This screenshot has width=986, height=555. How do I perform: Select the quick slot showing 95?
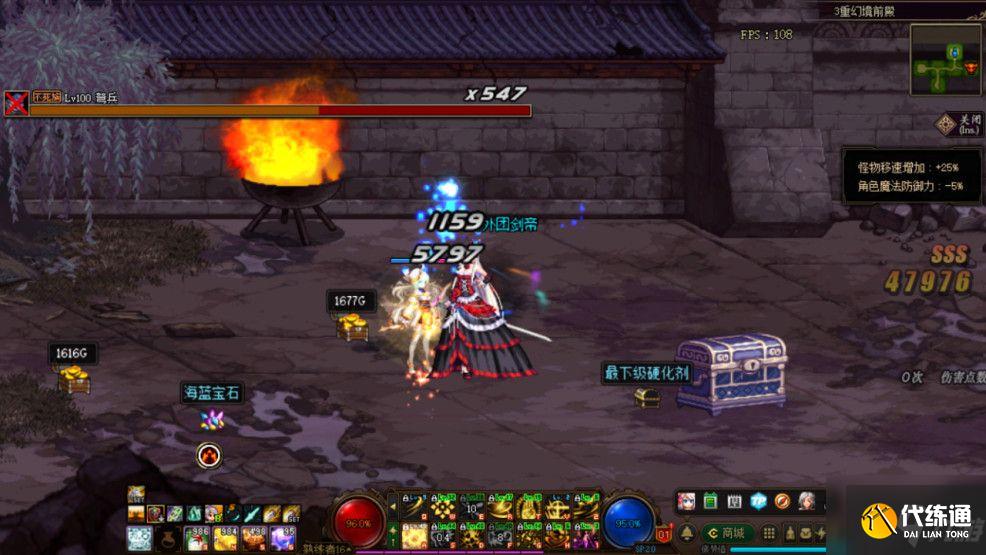pos(286,539)
